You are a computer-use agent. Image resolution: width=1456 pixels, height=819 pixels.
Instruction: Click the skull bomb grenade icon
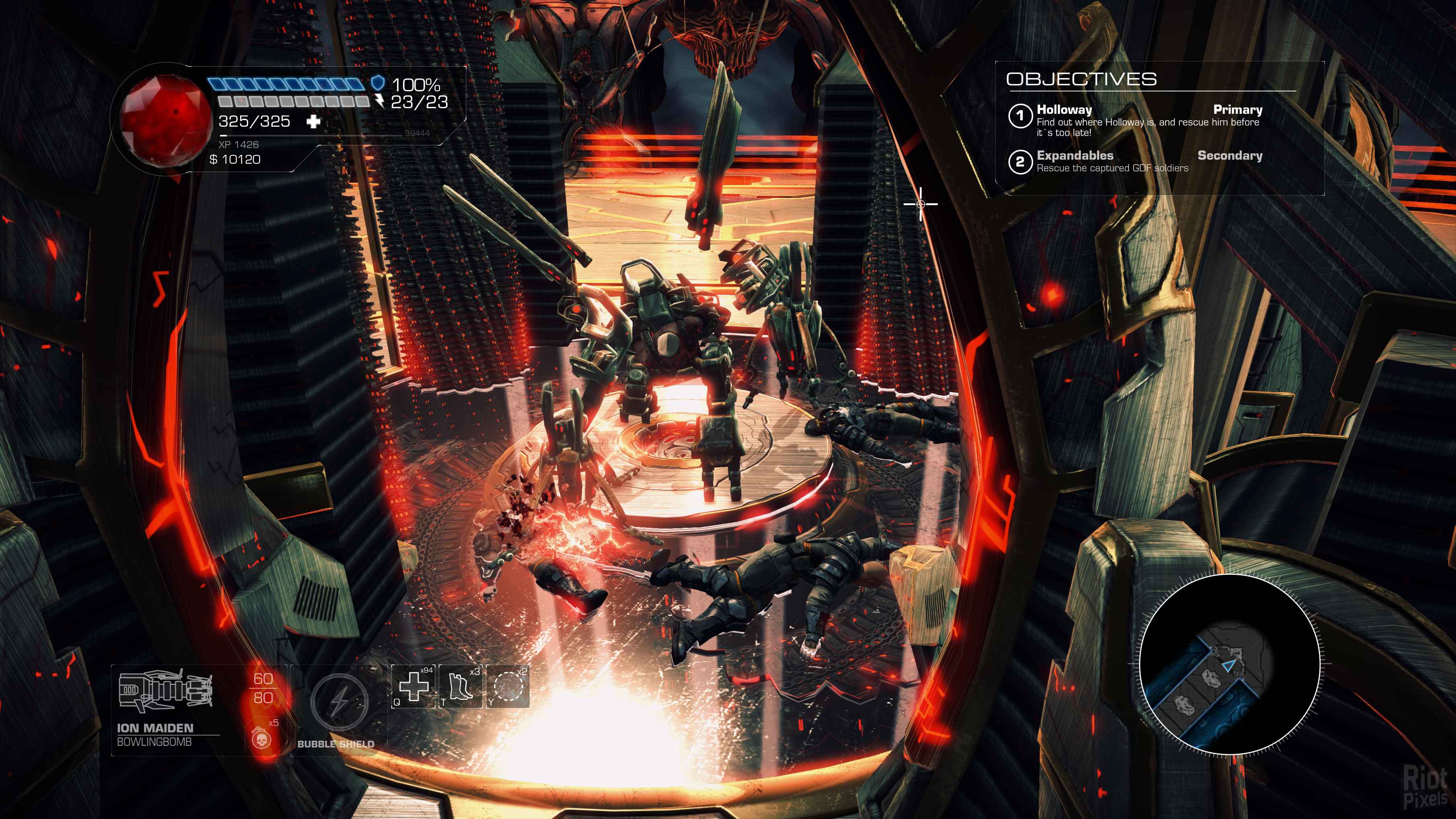click(x=261, y=738)
